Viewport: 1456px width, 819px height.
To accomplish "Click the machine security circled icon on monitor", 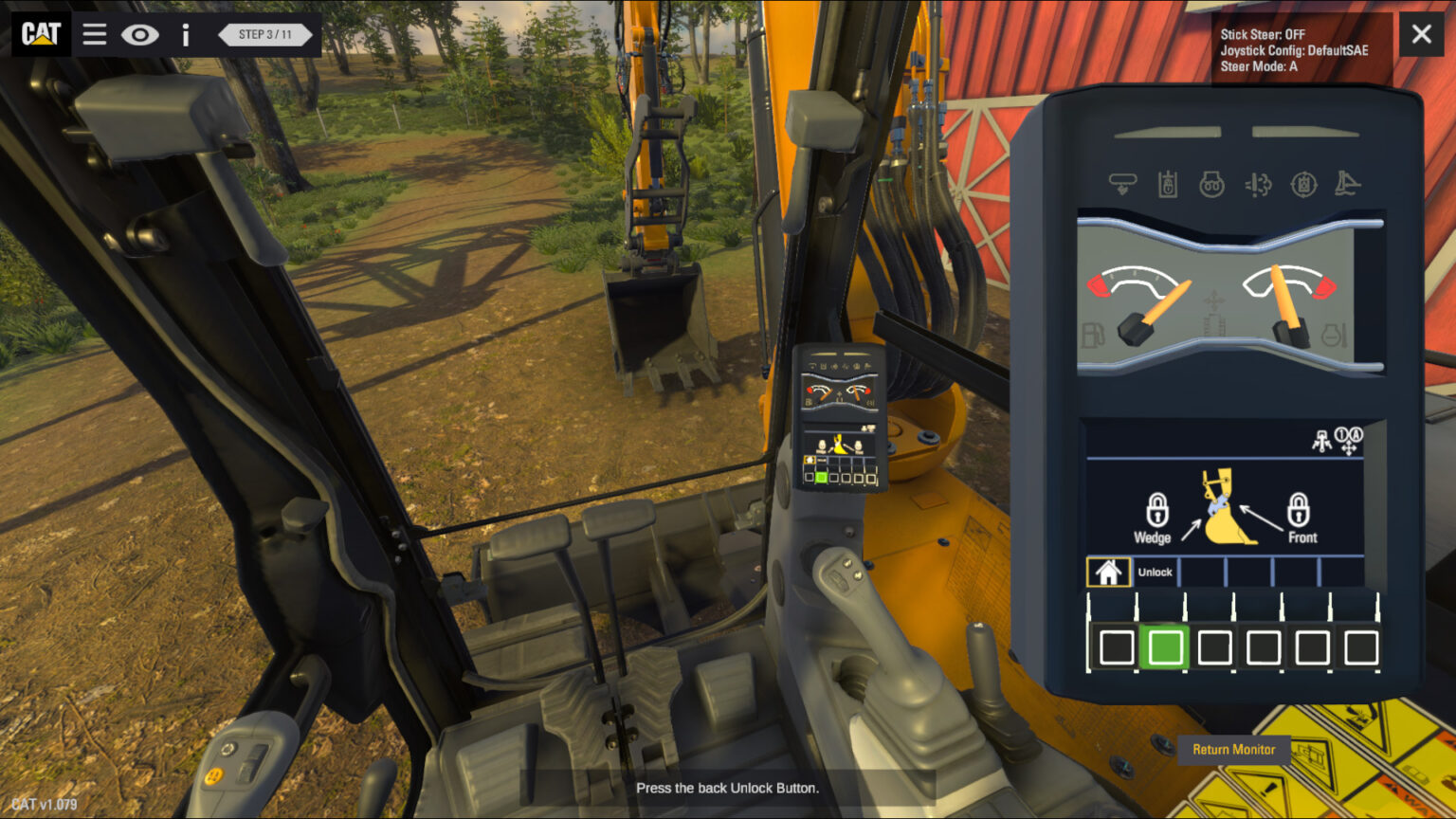I will (1302, 185).
